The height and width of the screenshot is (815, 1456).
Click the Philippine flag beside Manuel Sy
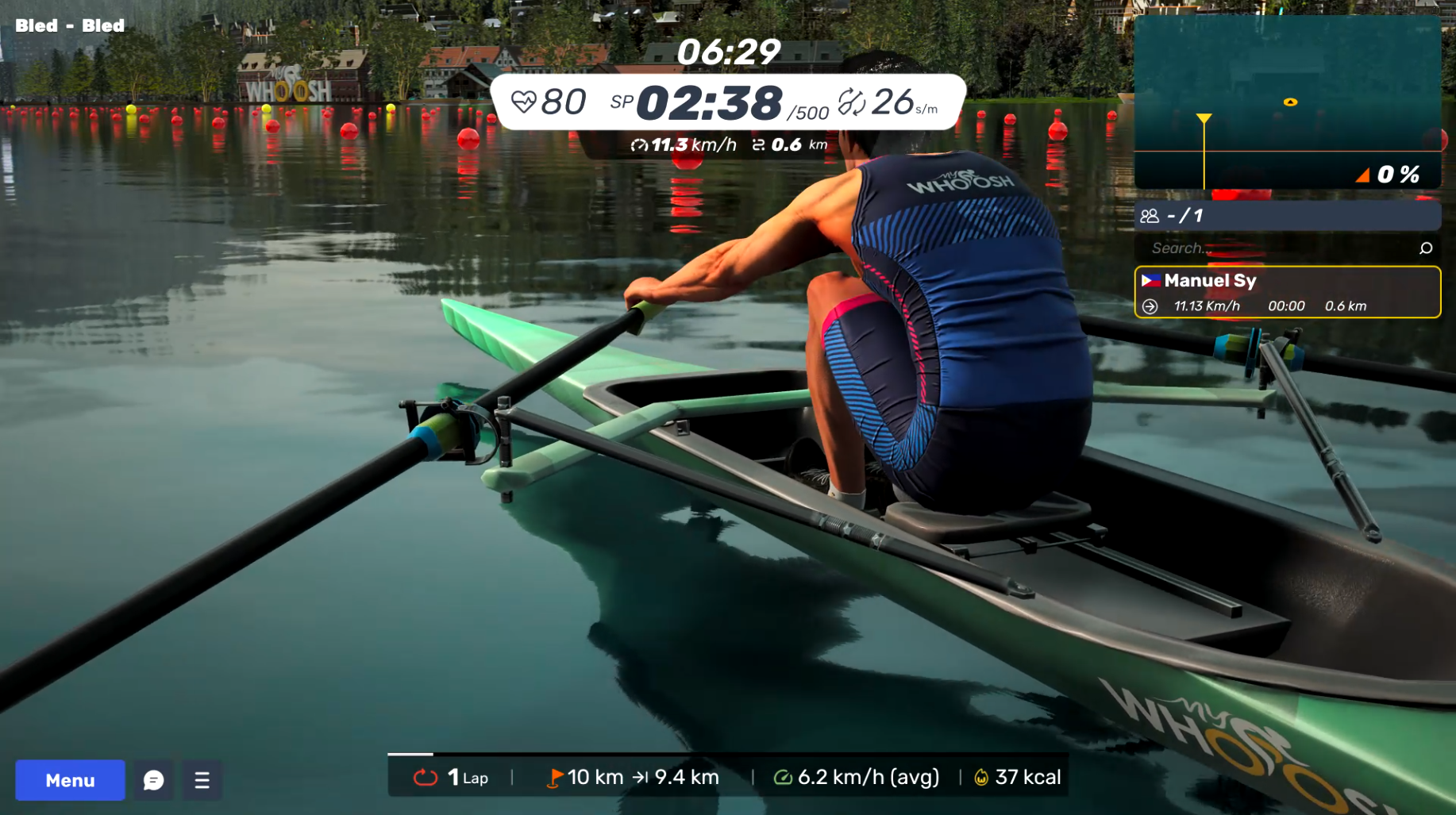1150,279
